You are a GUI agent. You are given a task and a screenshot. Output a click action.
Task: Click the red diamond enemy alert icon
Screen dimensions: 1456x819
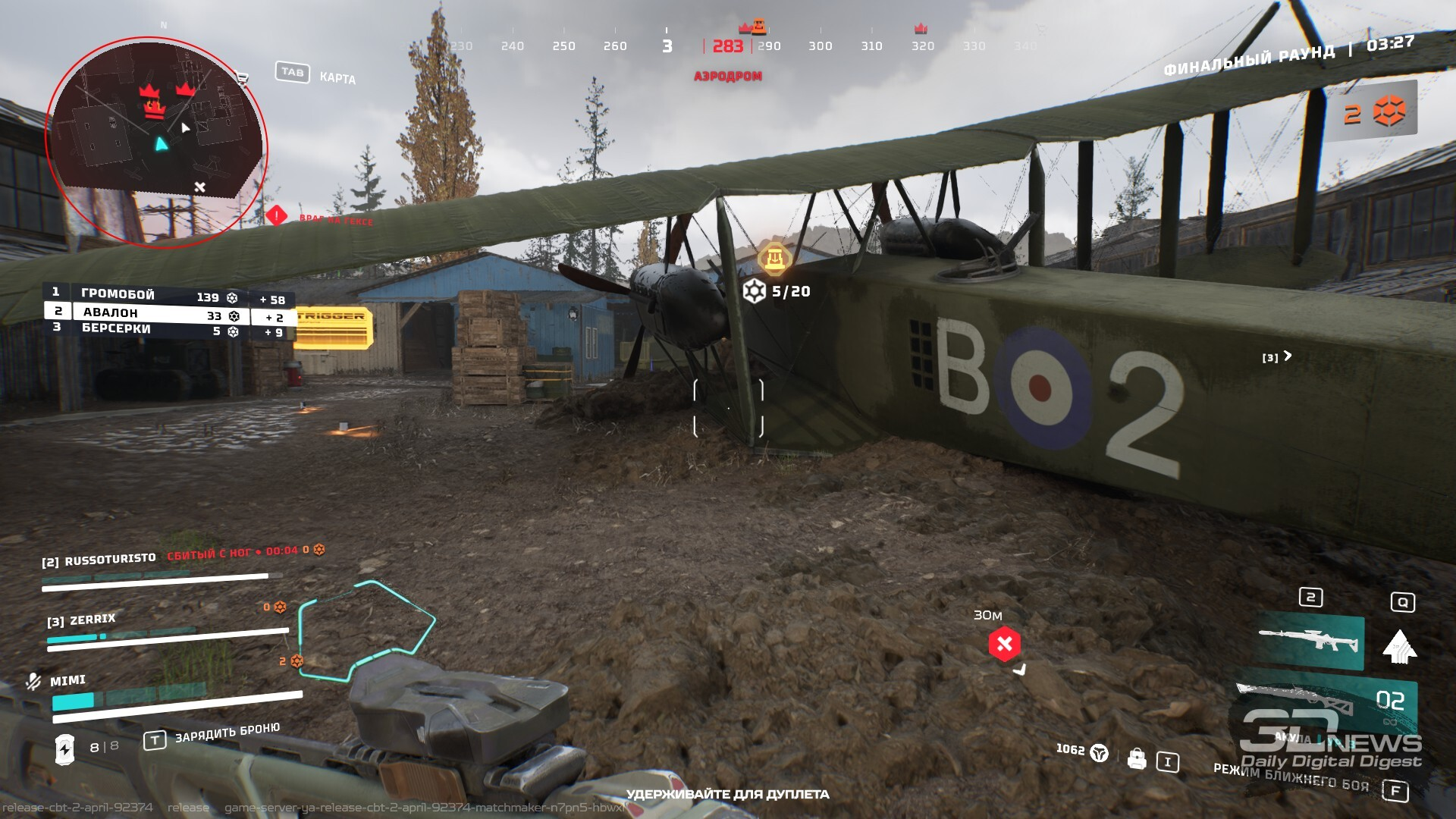(276, 216)
